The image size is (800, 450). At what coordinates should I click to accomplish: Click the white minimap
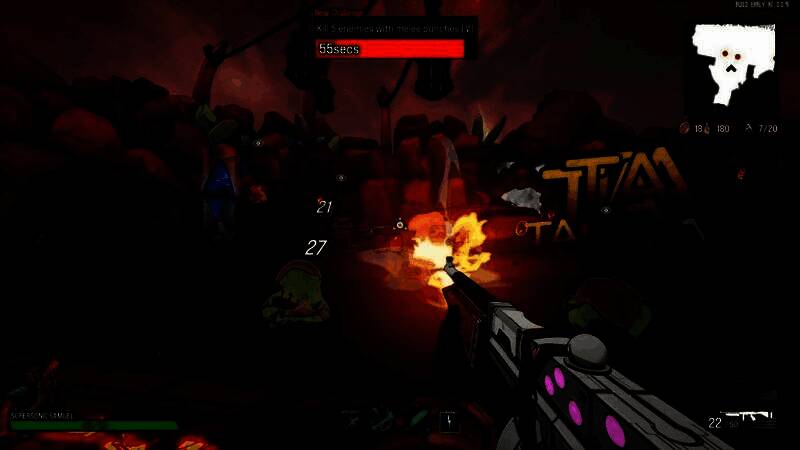734,65
